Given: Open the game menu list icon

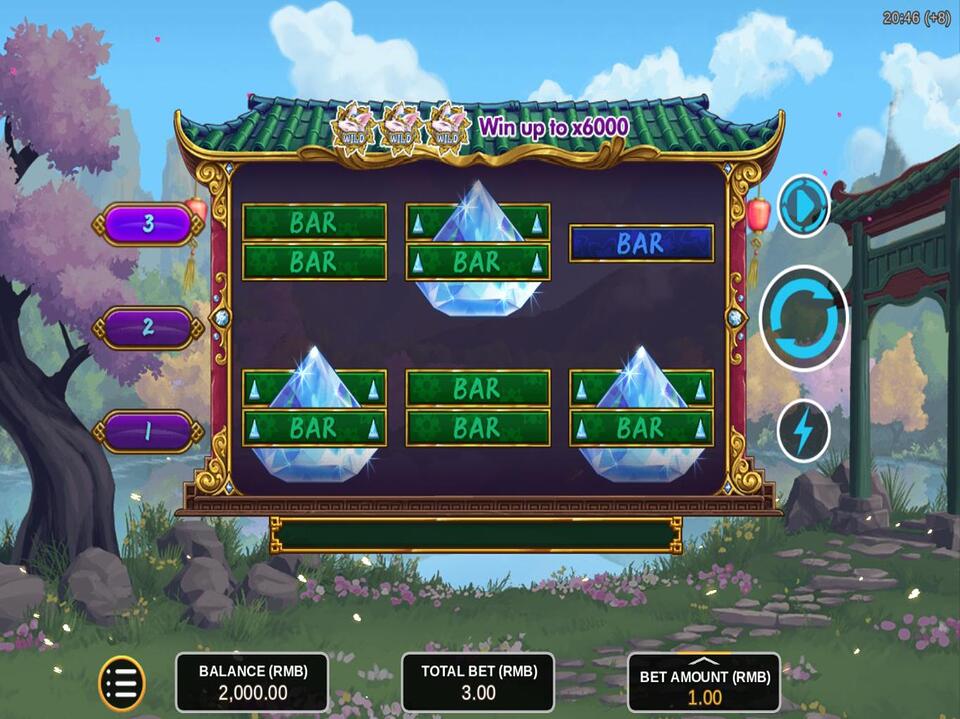Looking at the screenshot, I should (x=122, y=683).
